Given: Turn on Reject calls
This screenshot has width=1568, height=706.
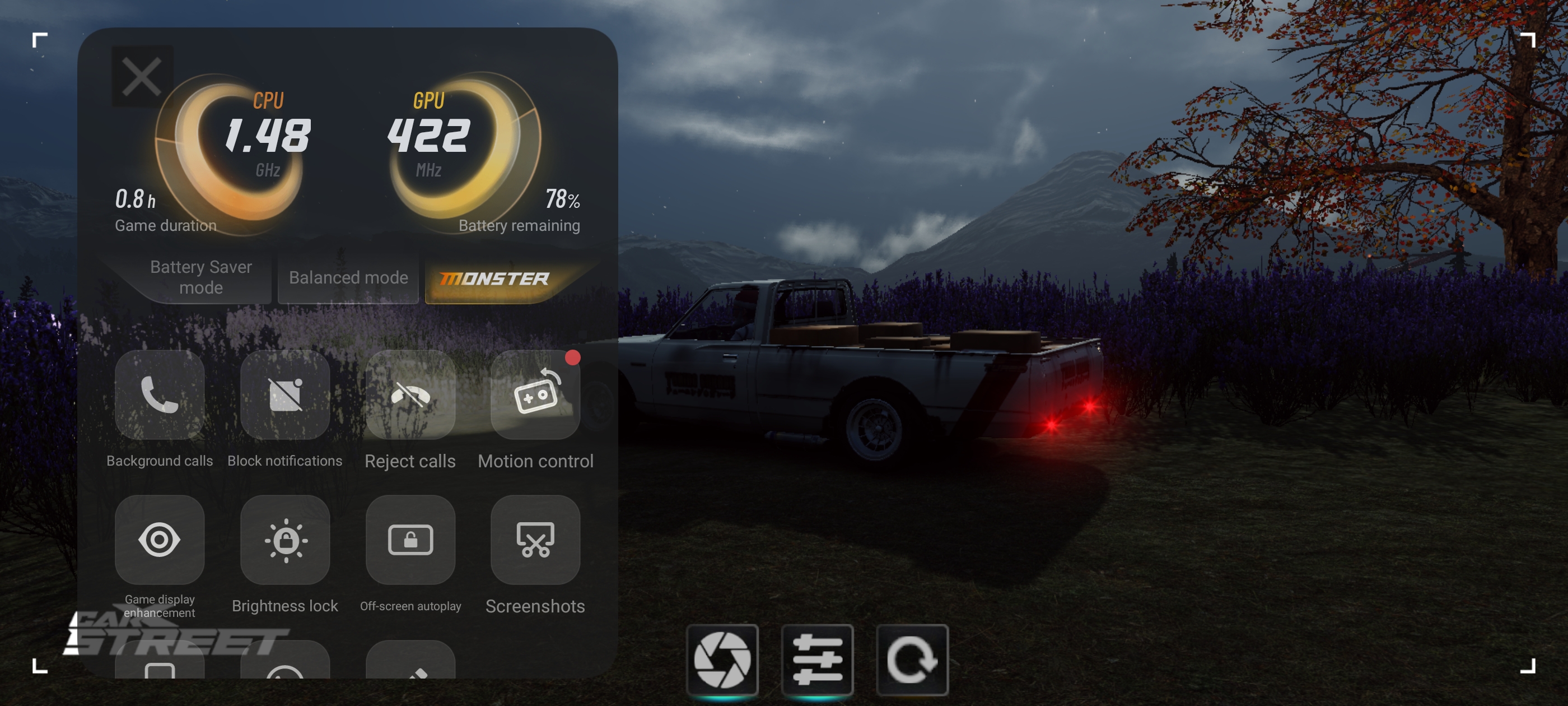Looking at the screenshot, I should (410, 394).
